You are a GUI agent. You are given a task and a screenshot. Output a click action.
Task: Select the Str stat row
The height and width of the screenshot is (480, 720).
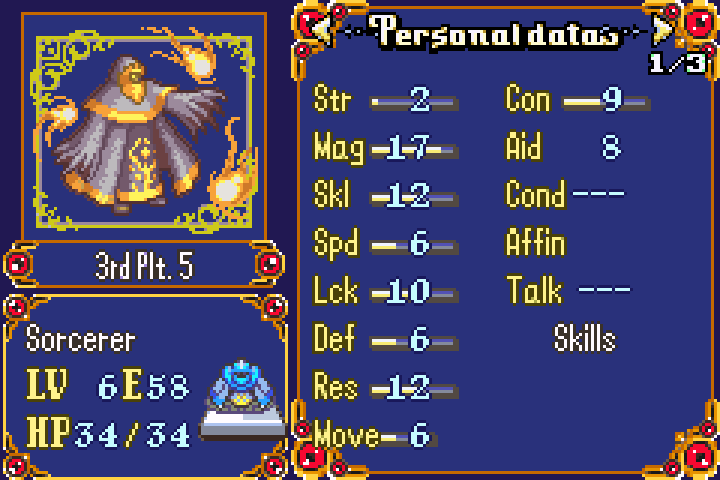pyautogui.click(x=385, y=100)
